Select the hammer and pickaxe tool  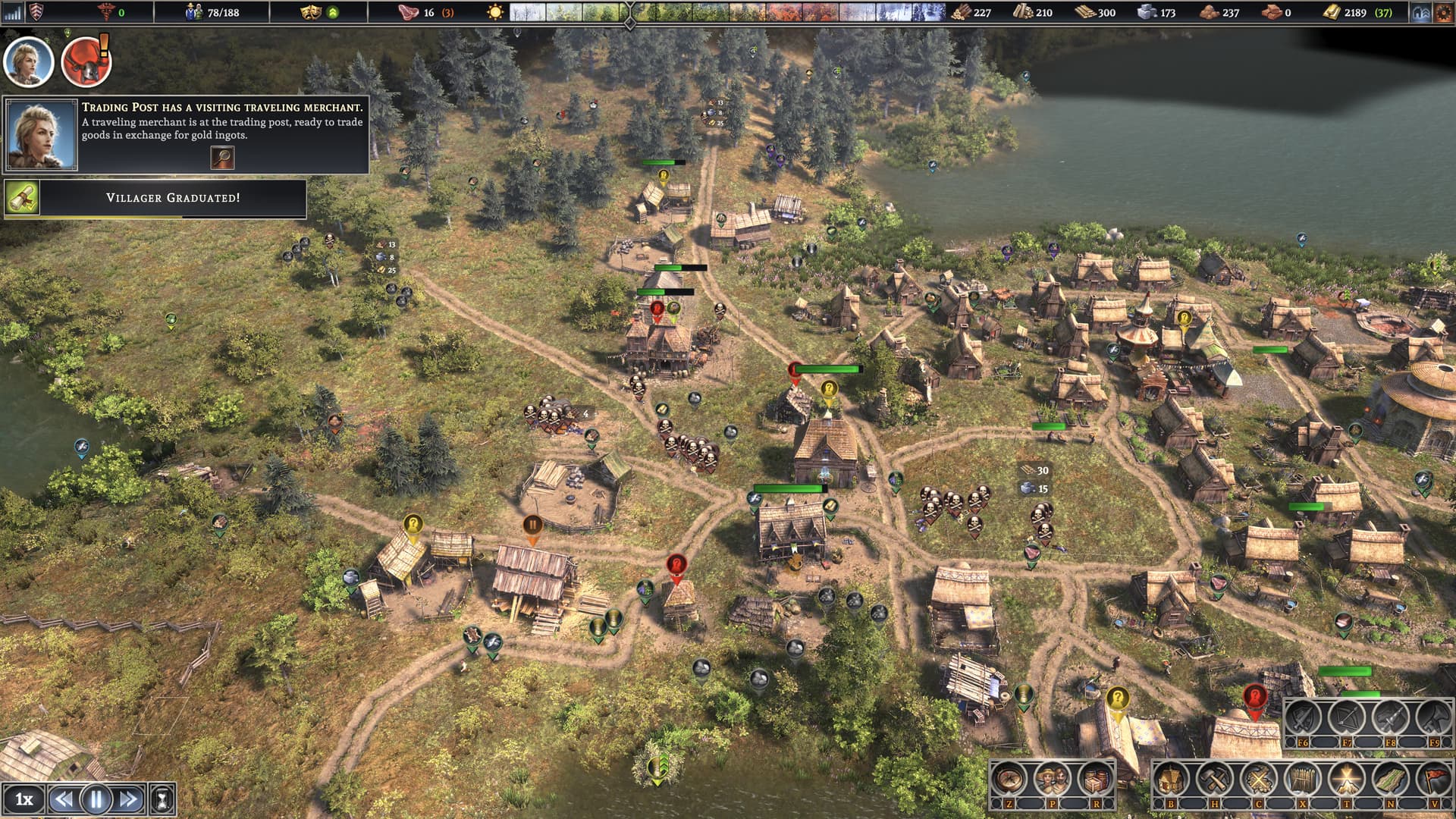[x=1214, y=779]
